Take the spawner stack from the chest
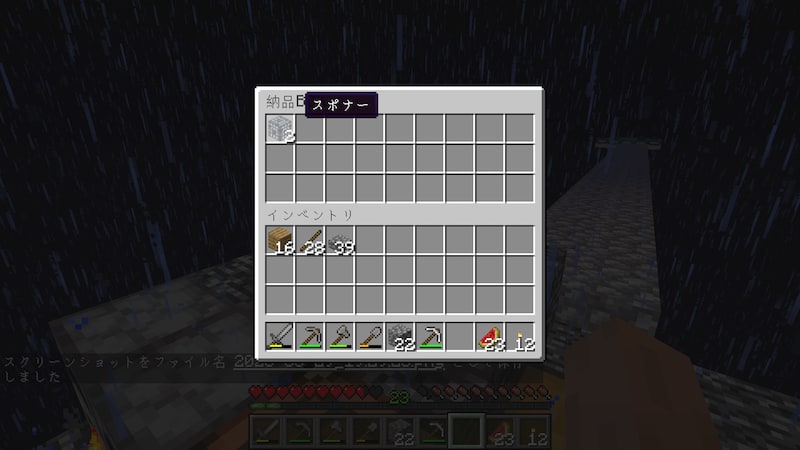 pos(280,129)
